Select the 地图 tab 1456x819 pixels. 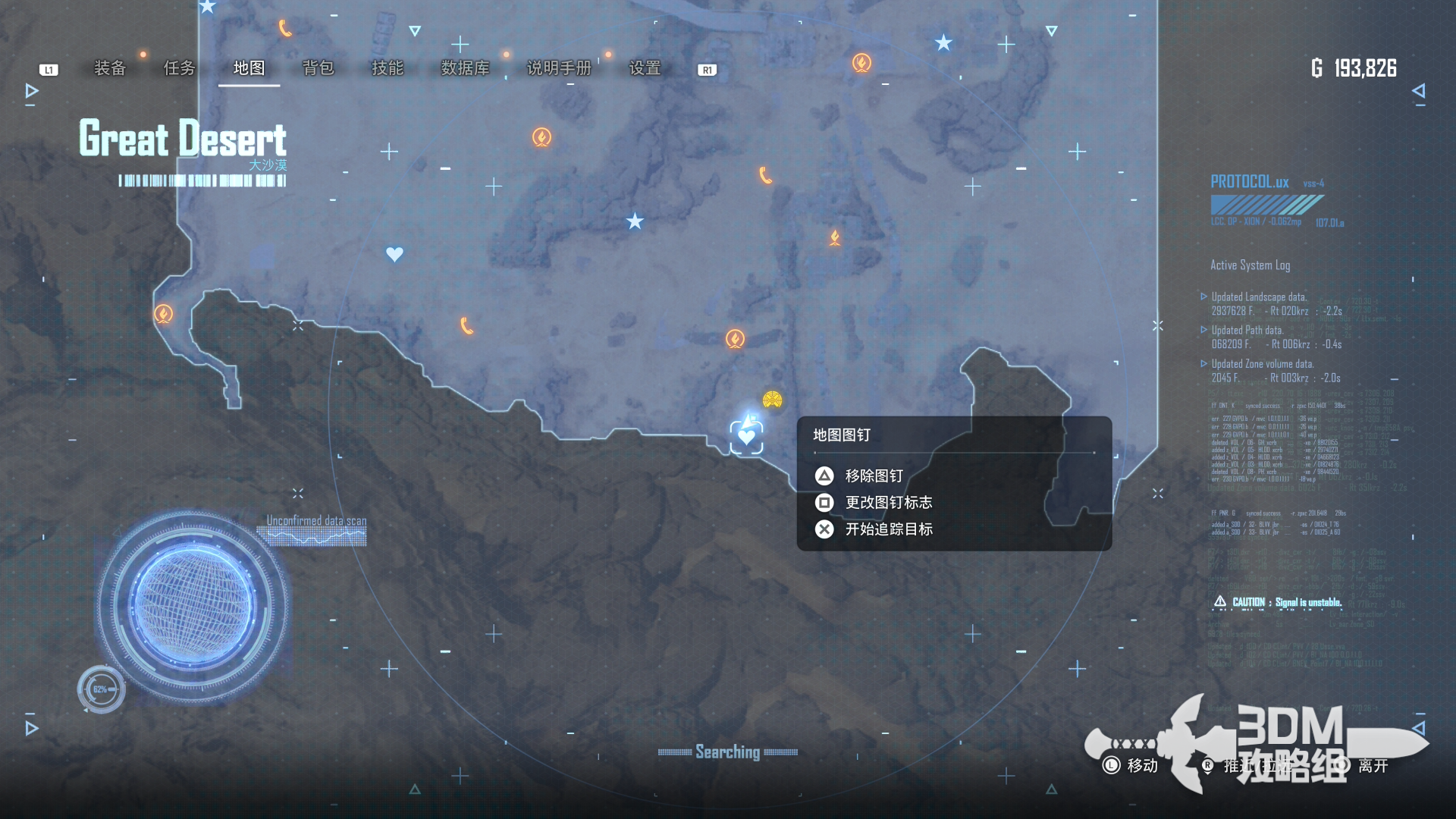coord(249,68)
